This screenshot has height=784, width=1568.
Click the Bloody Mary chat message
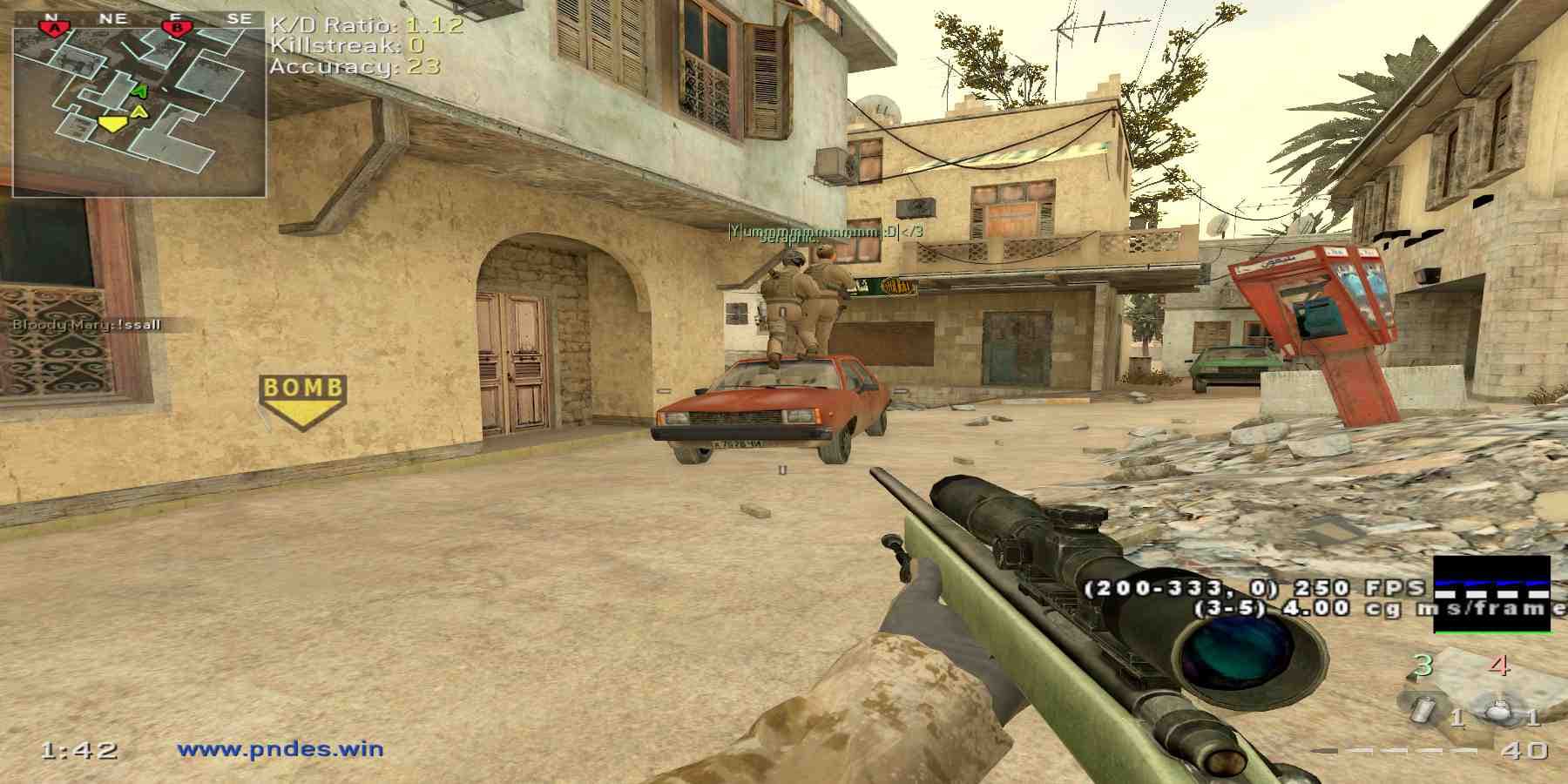(x=86, y=325)
